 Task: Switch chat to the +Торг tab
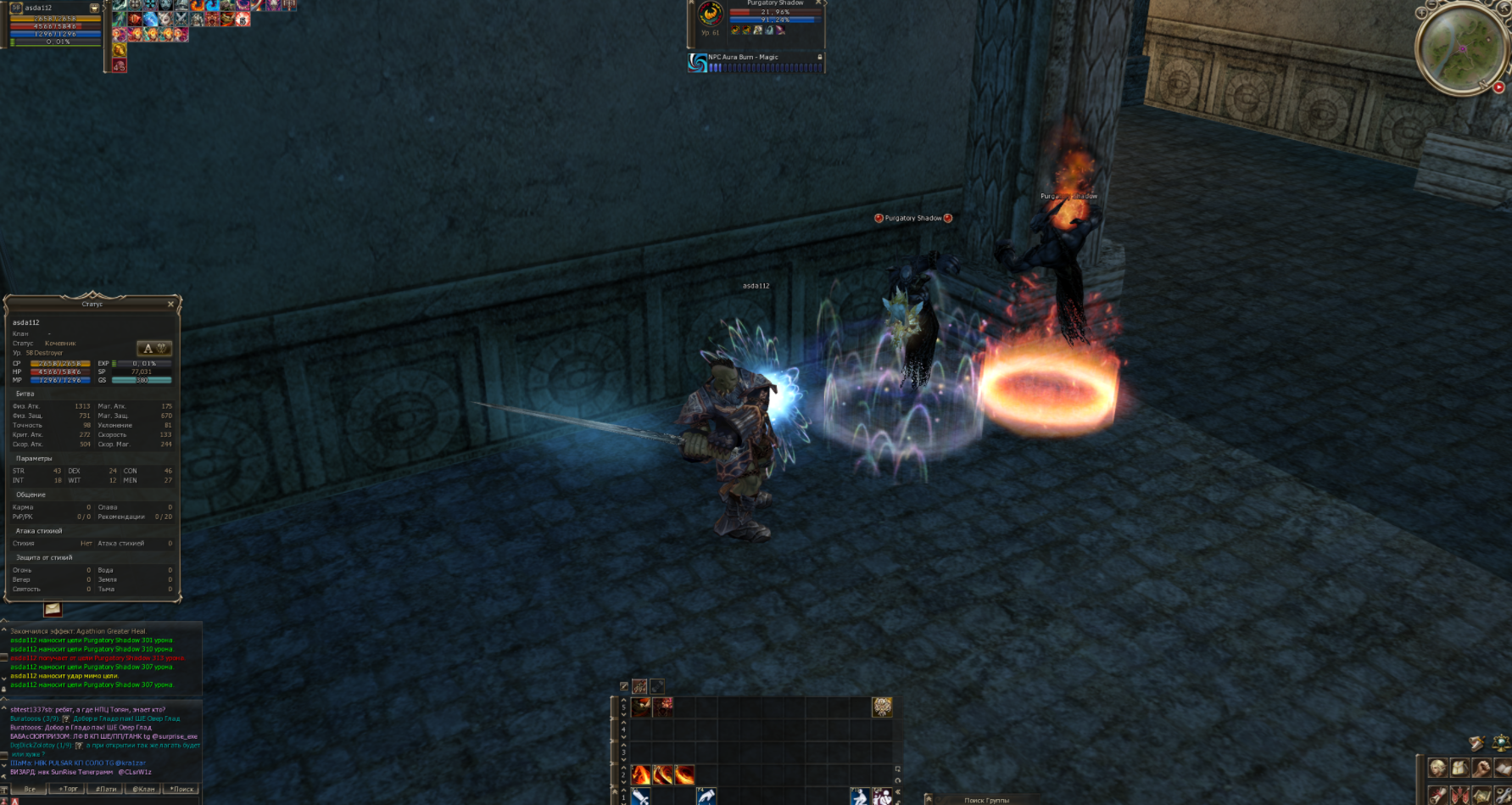68,789
